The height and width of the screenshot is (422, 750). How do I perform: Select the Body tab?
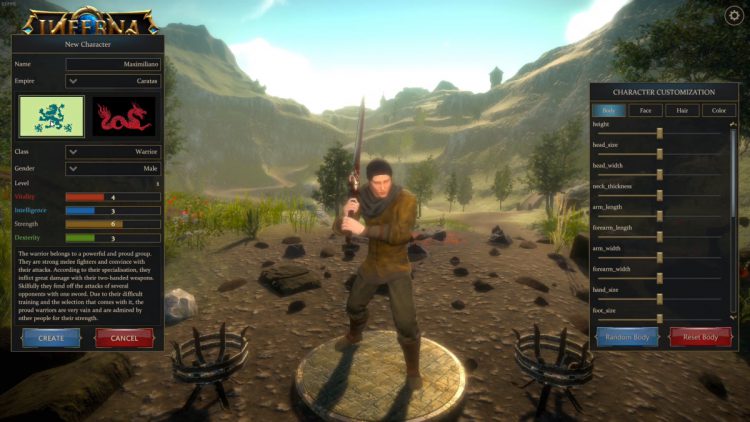609,111
